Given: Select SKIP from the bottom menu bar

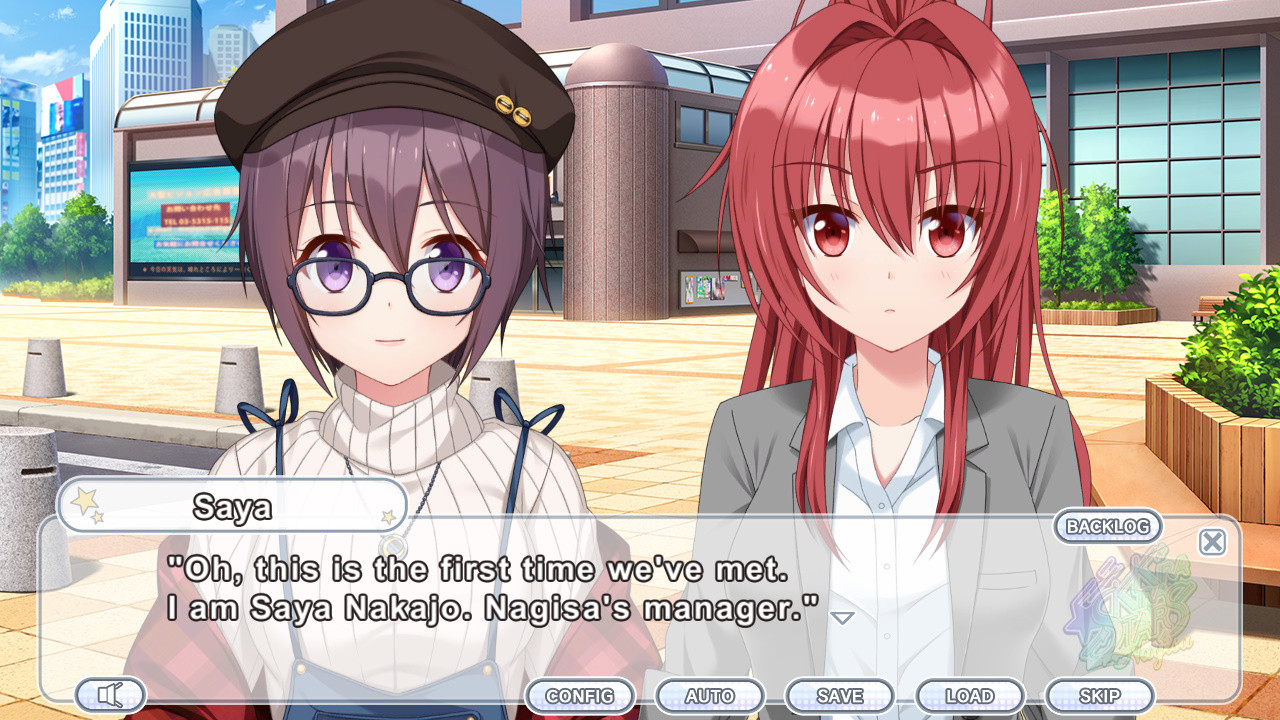Looking at the screenshot, I should tap(1101, 695).
